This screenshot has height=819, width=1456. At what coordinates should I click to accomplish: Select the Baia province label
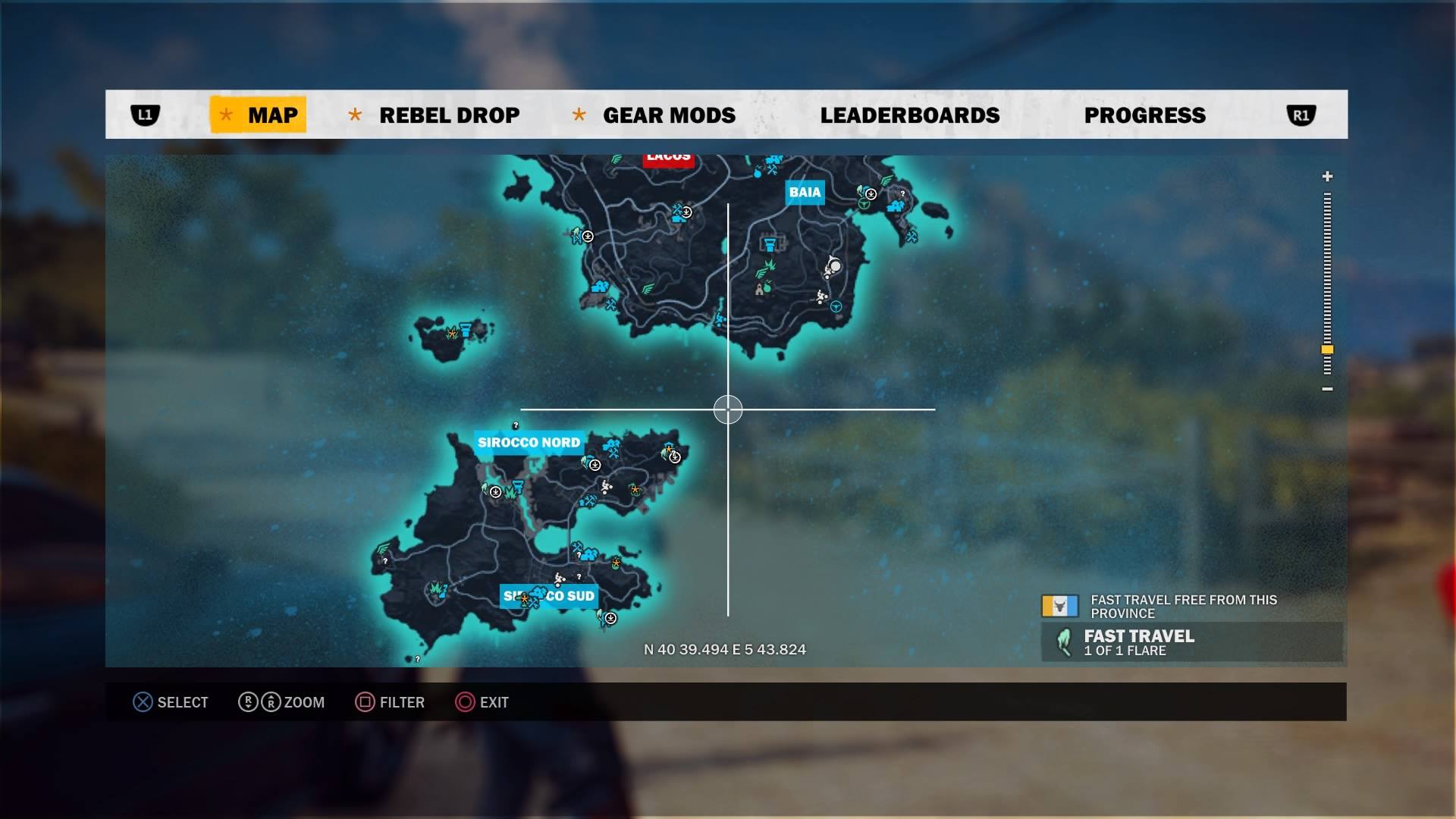[805, 193]
